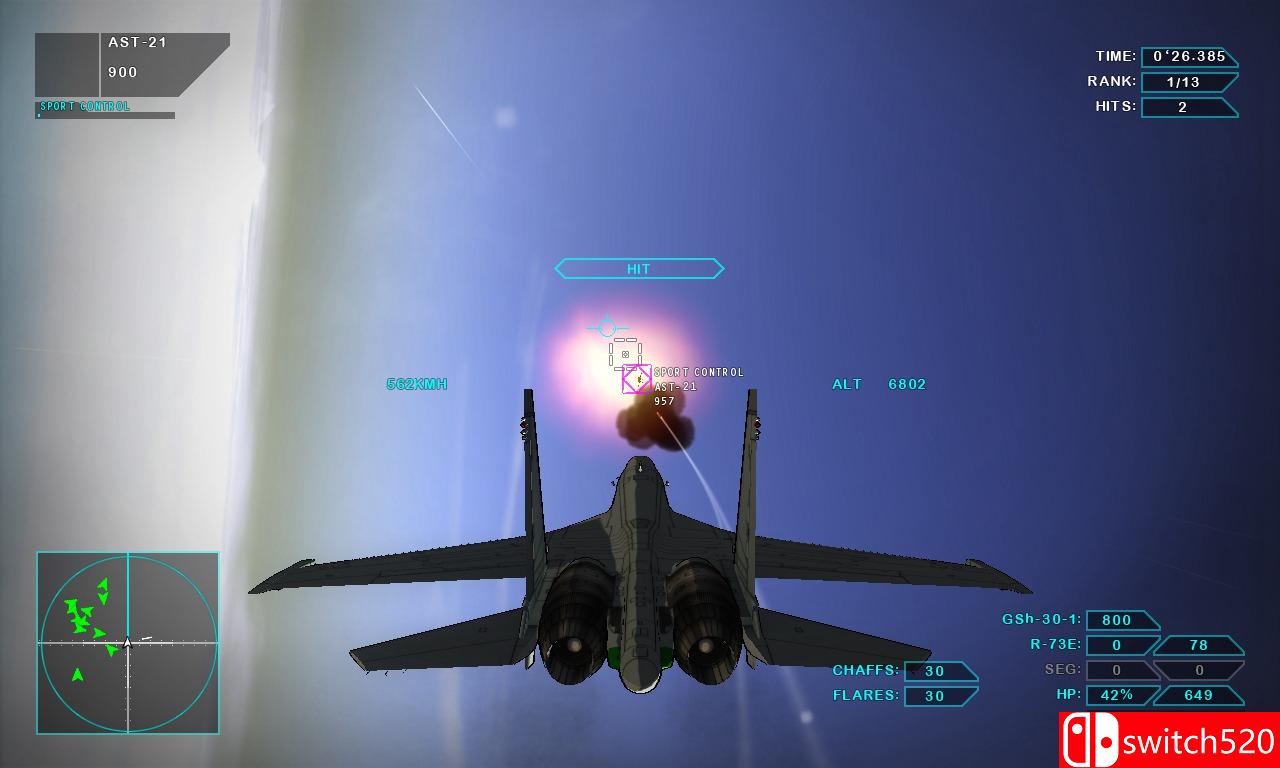This screenshot has width=1280, height=768.
Task: Click the ALT 6802 altitude readout
Action: click(877, 383)
